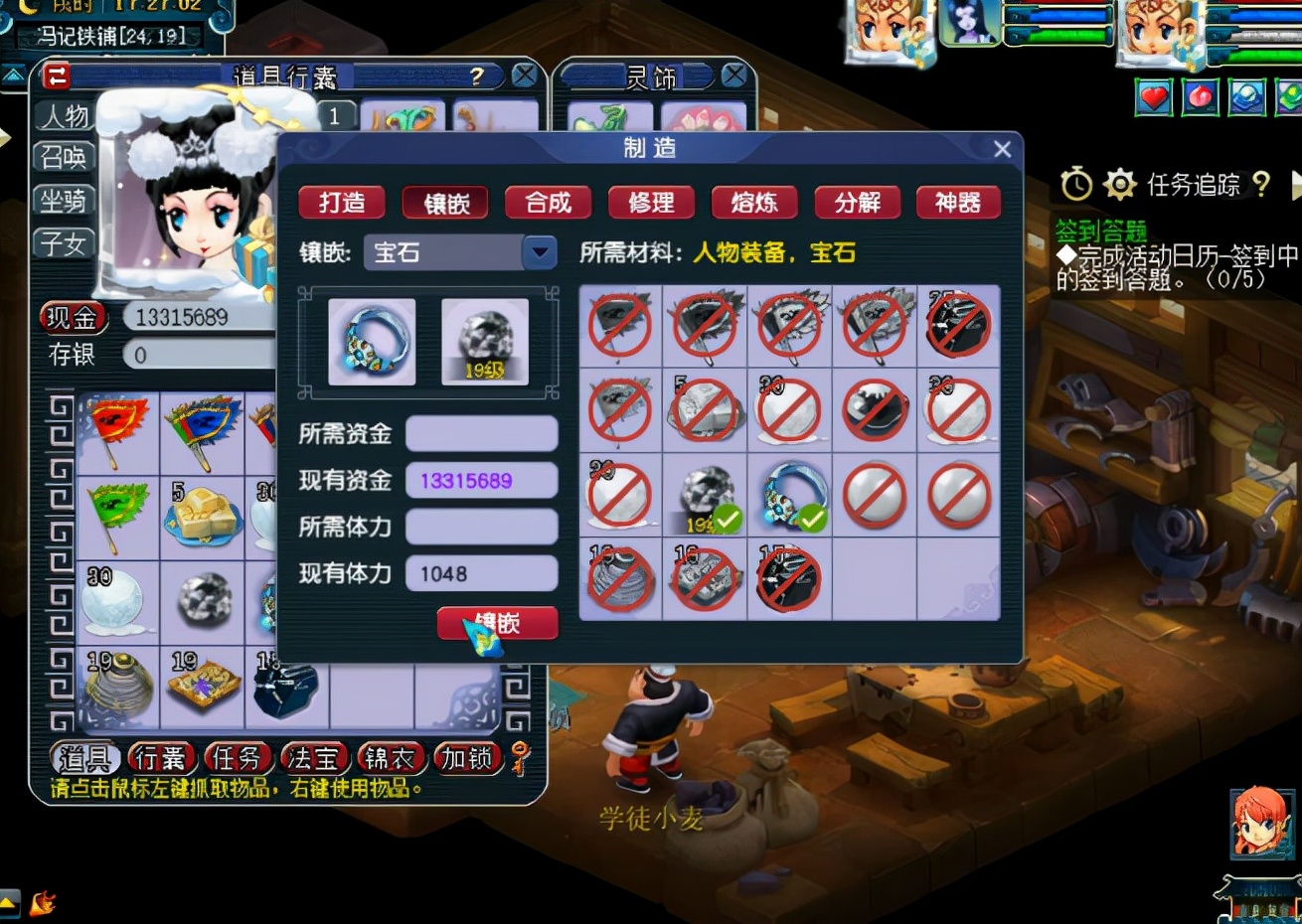Screen dimensions: 1302x924
Task: Click the 所需资金 input field
Action: point(481,432)
